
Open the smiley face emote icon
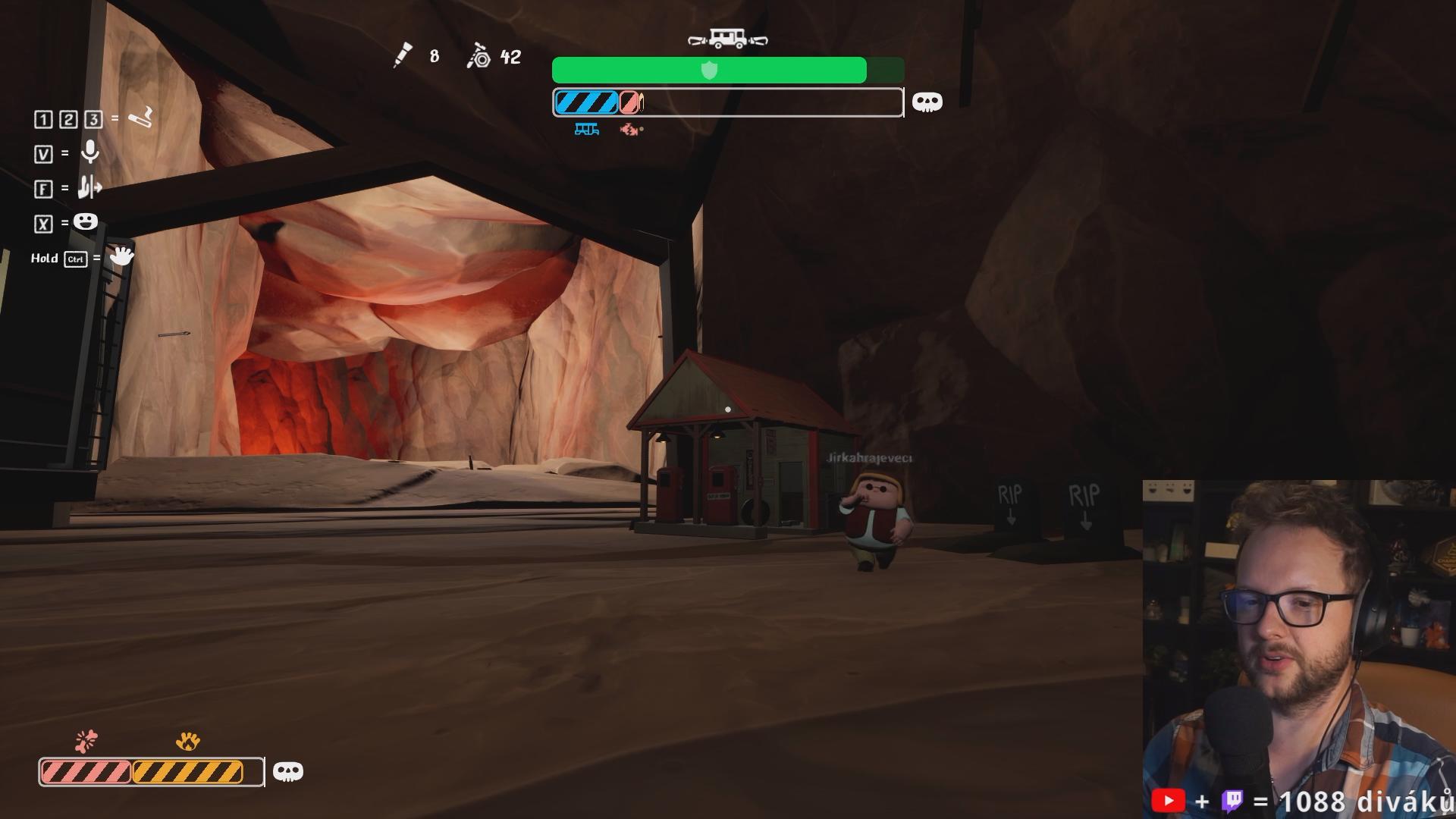pos(86,221)
